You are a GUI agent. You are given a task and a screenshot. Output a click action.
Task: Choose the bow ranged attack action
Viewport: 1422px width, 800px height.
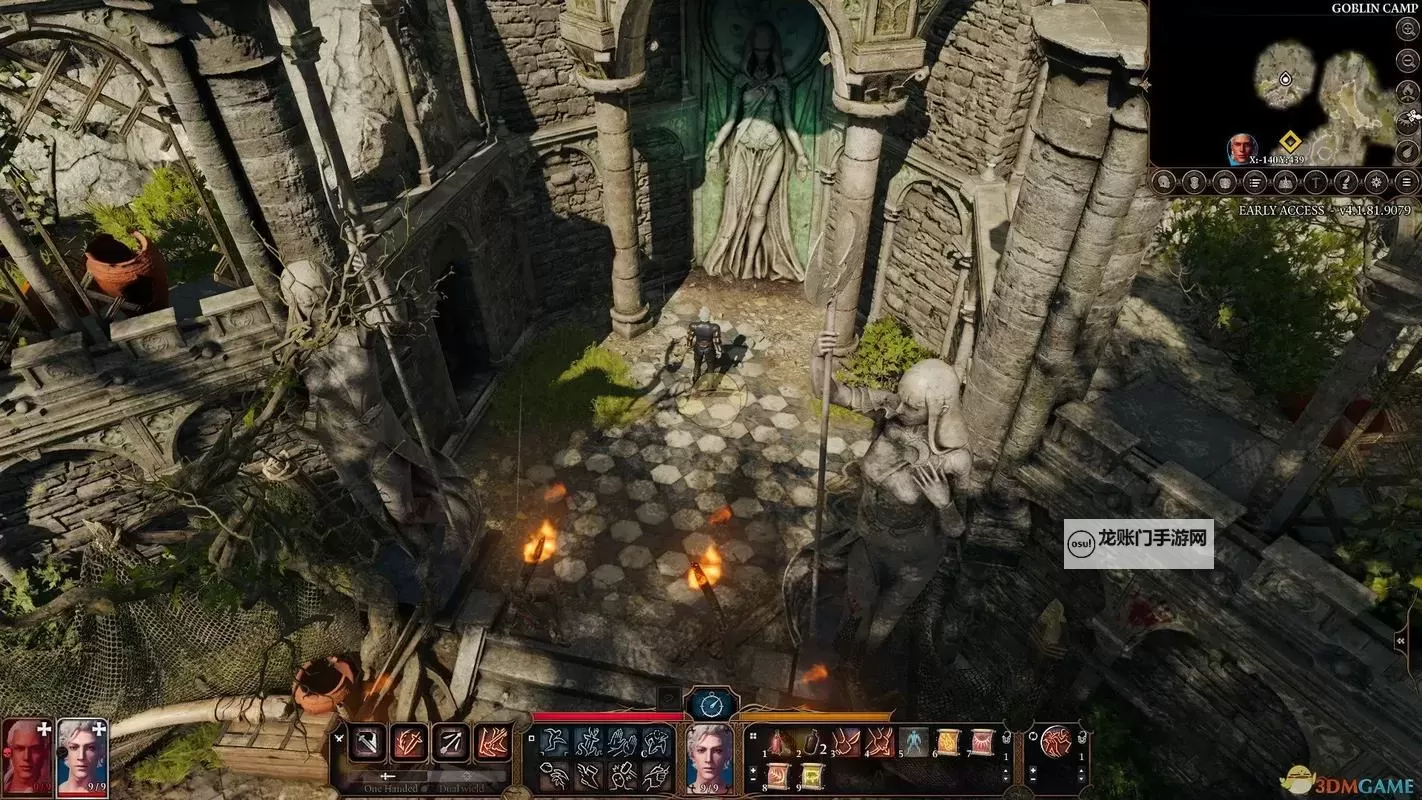point(450,742)
